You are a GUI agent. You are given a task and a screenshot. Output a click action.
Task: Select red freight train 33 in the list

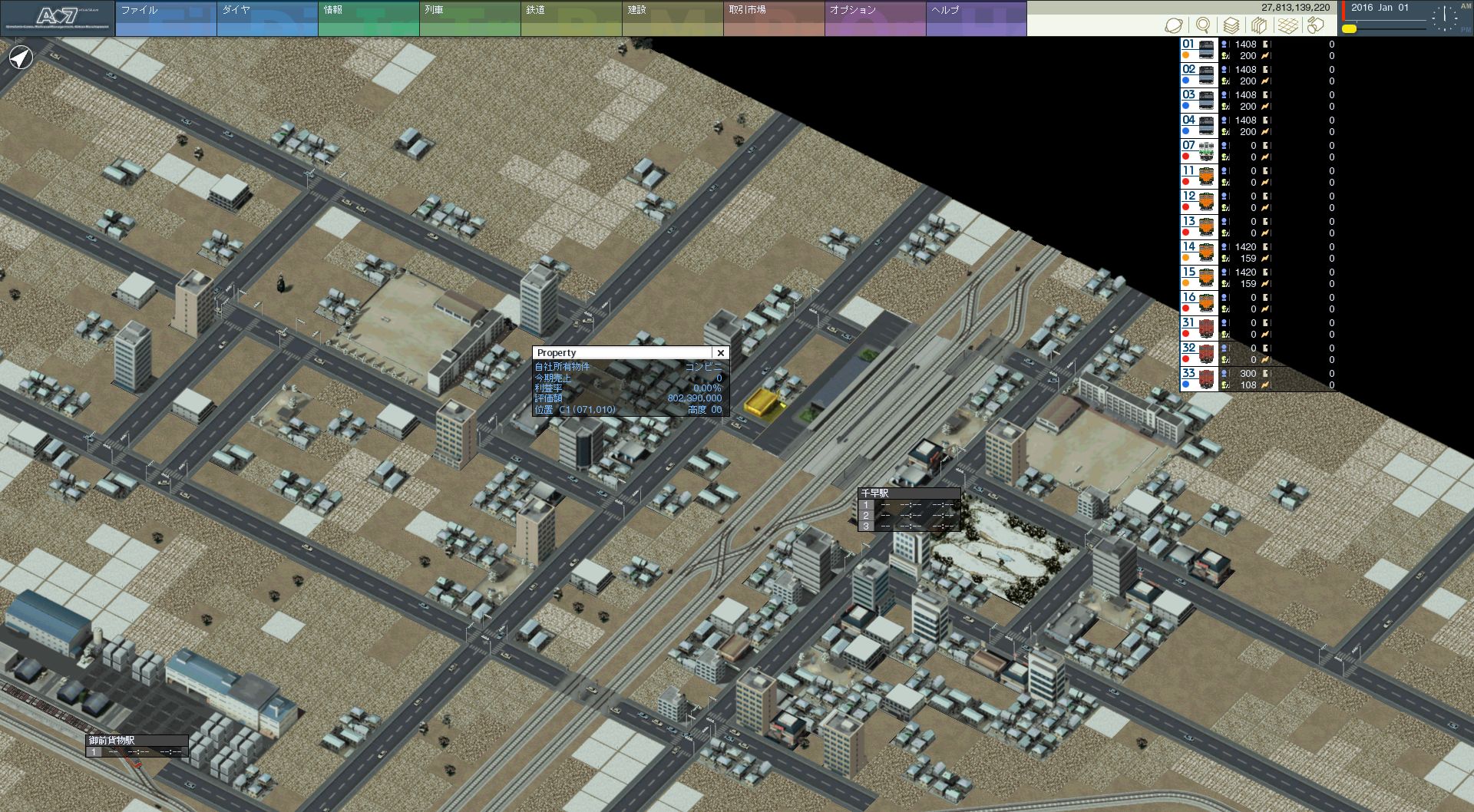[1199, 379]
